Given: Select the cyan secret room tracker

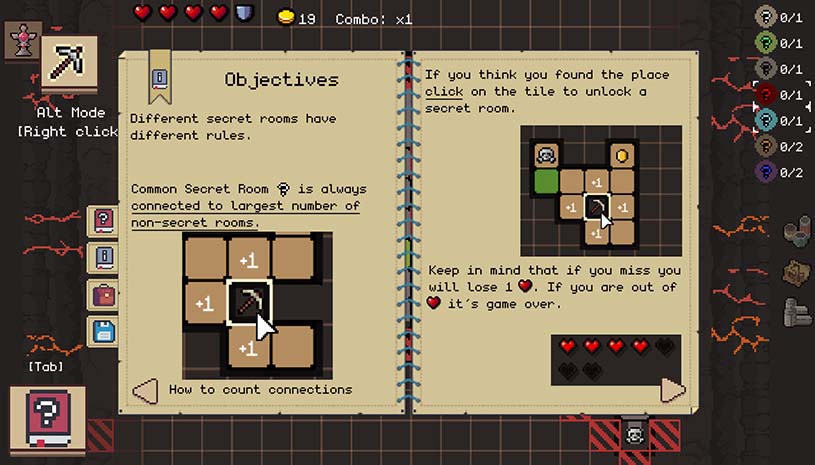Looking at the screenshot, I should 767,121.
